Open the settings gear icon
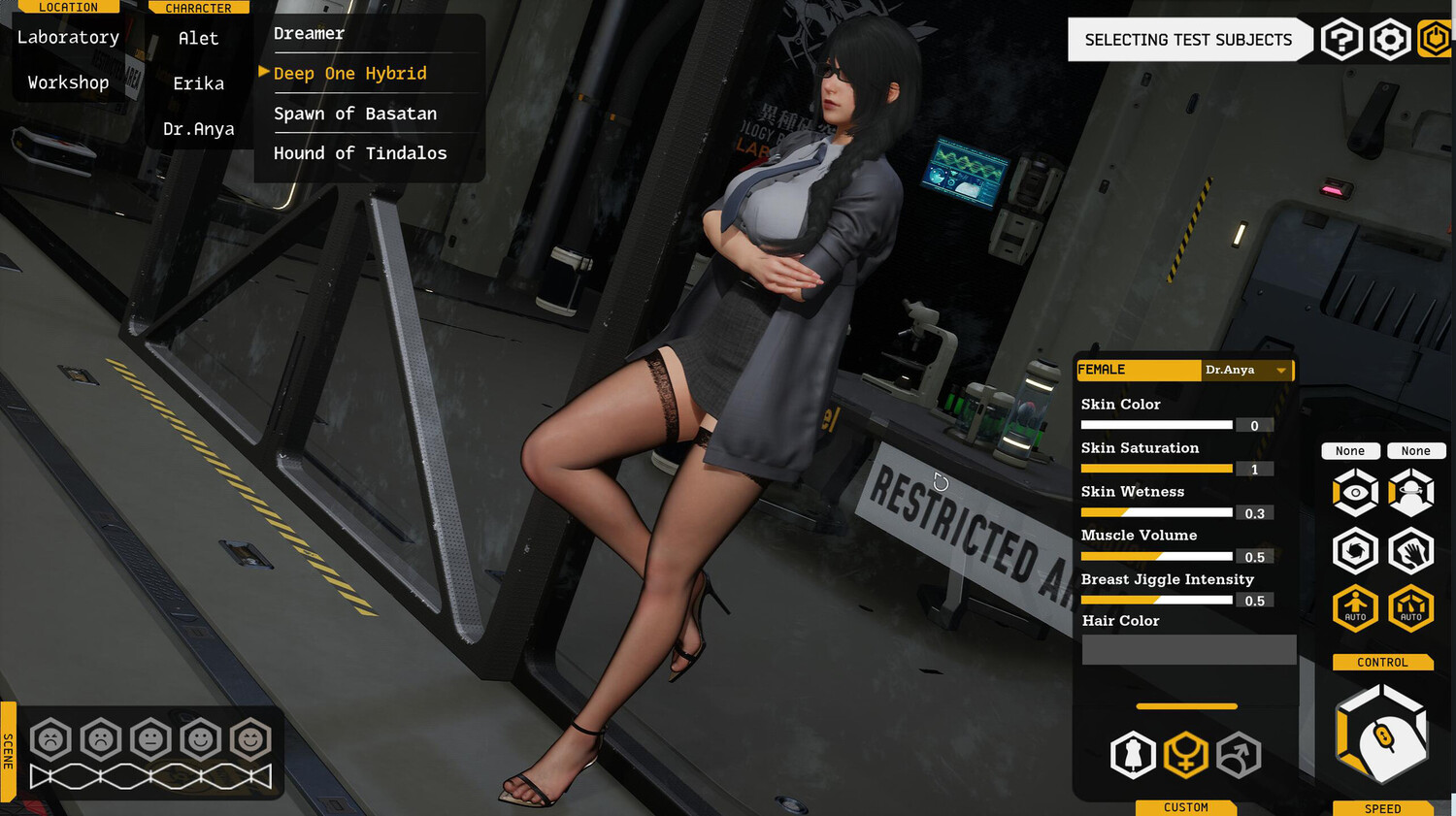This screenshot has height=816, width=1456. pos(1390,39)
